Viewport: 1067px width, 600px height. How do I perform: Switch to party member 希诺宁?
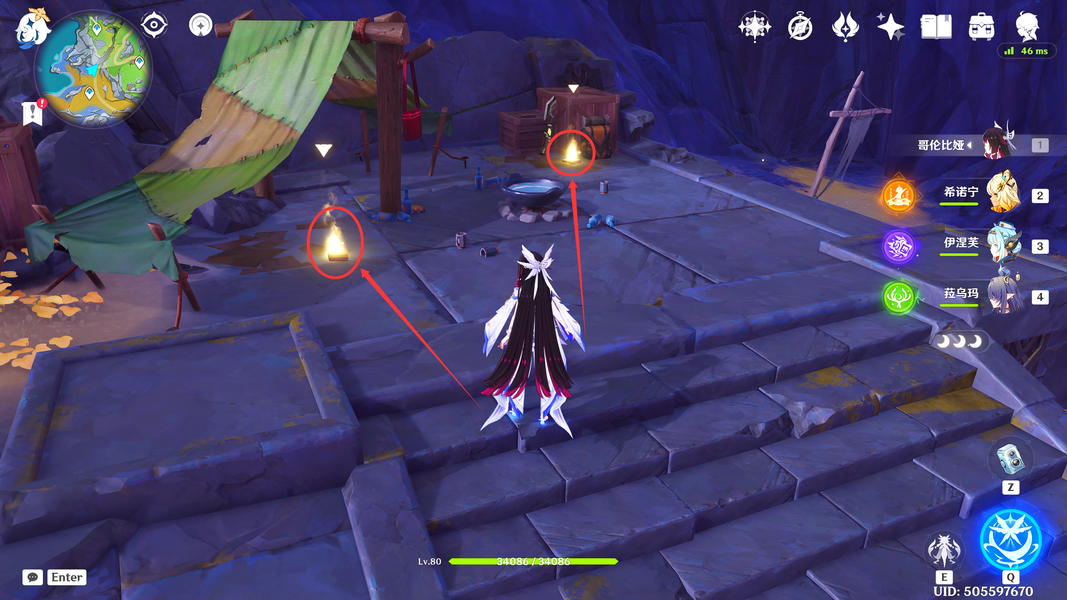coord(1003,193)
